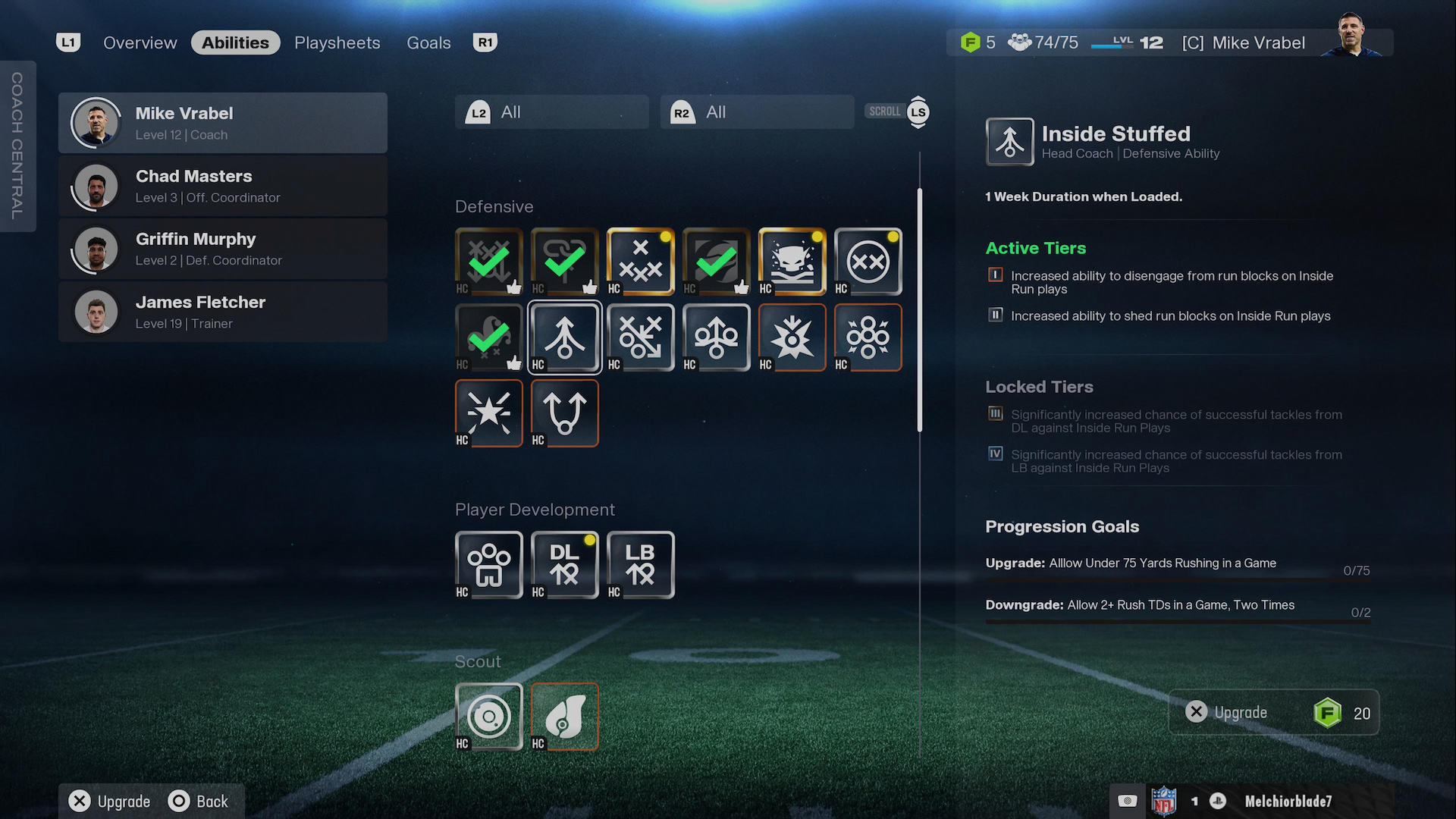Select the gold ability with scattered X marks

tap(640, 262)
